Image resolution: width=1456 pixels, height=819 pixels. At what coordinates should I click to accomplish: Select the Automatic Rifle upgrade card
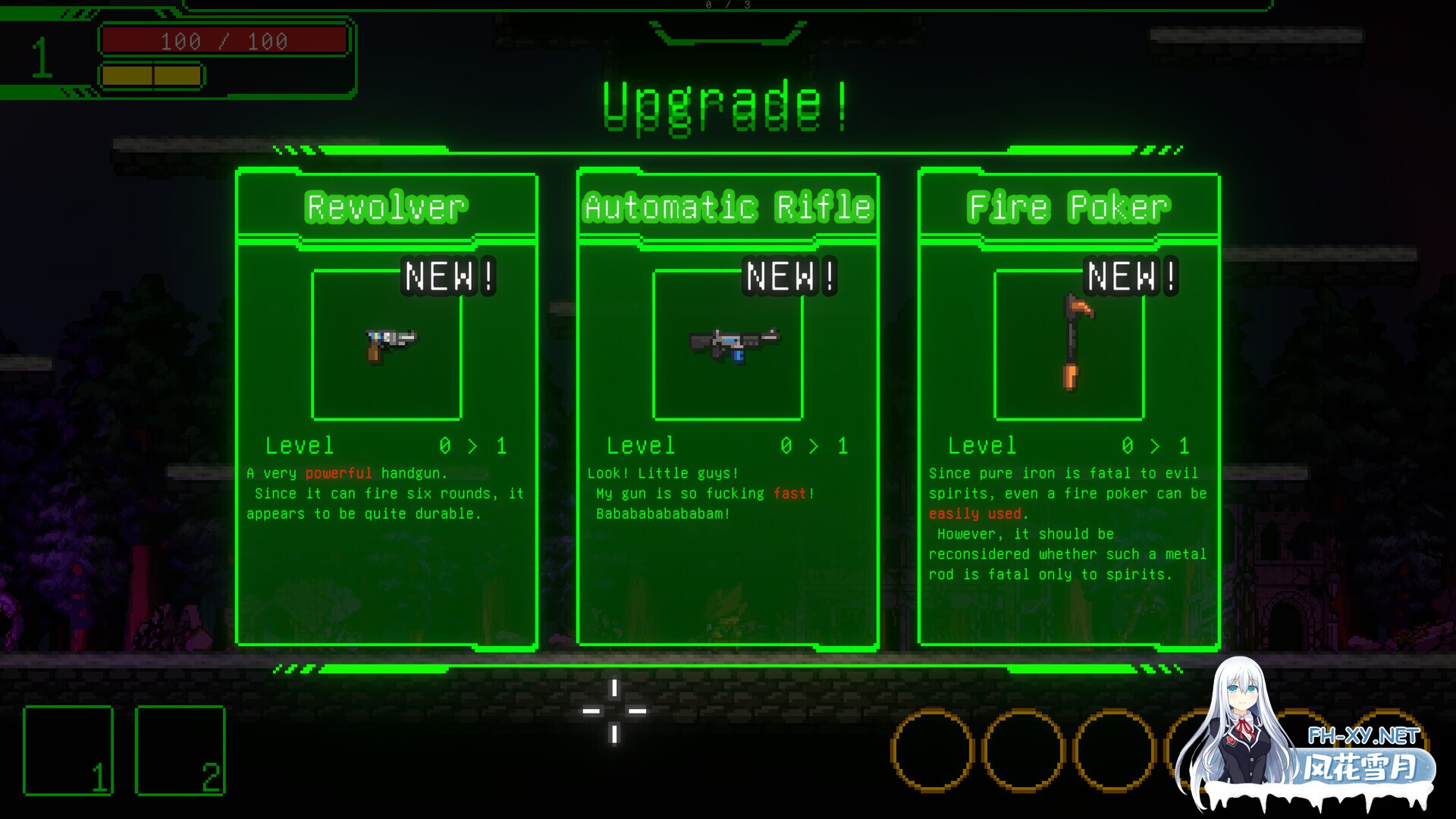(x=728, y=409)
